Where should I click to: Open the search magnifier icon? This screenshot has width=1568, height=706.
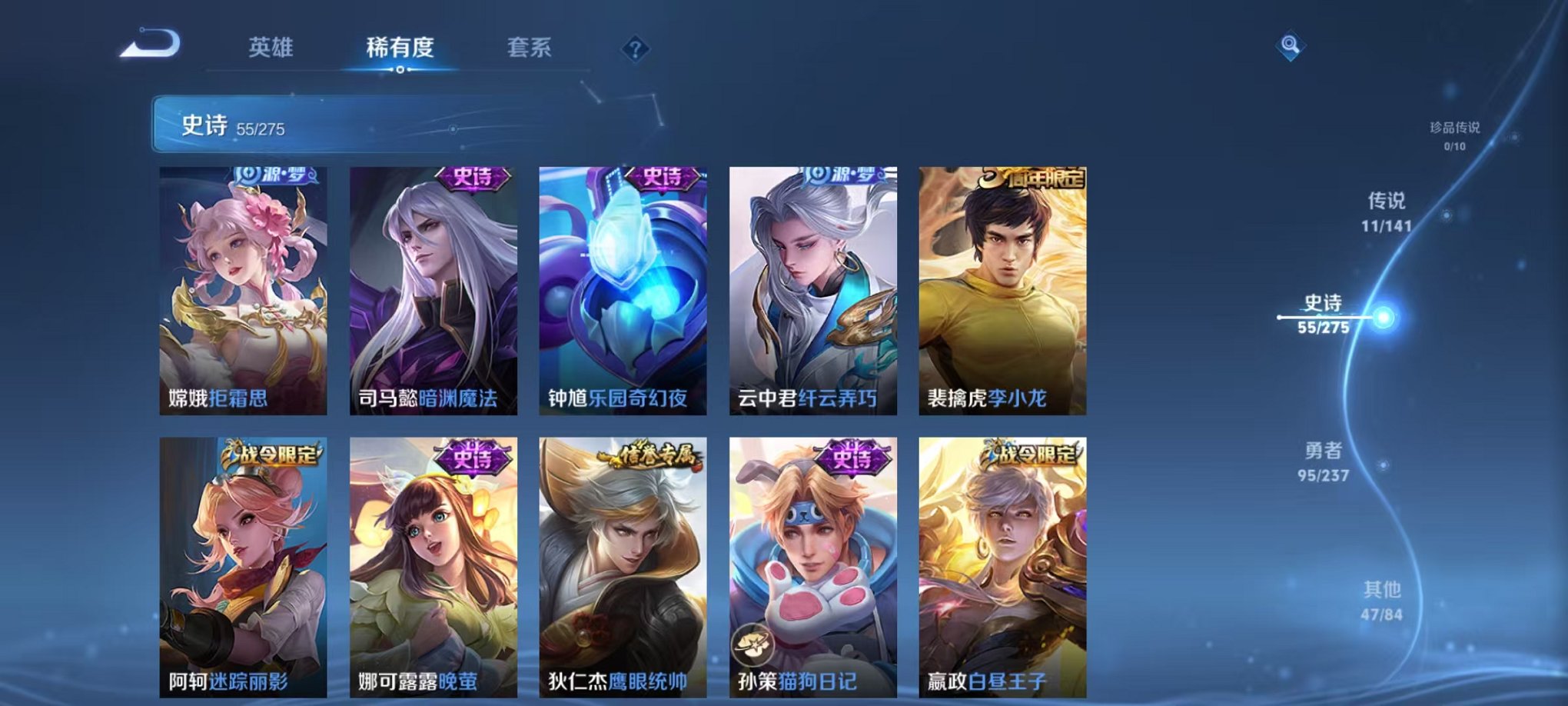[x=1291, y=48]
